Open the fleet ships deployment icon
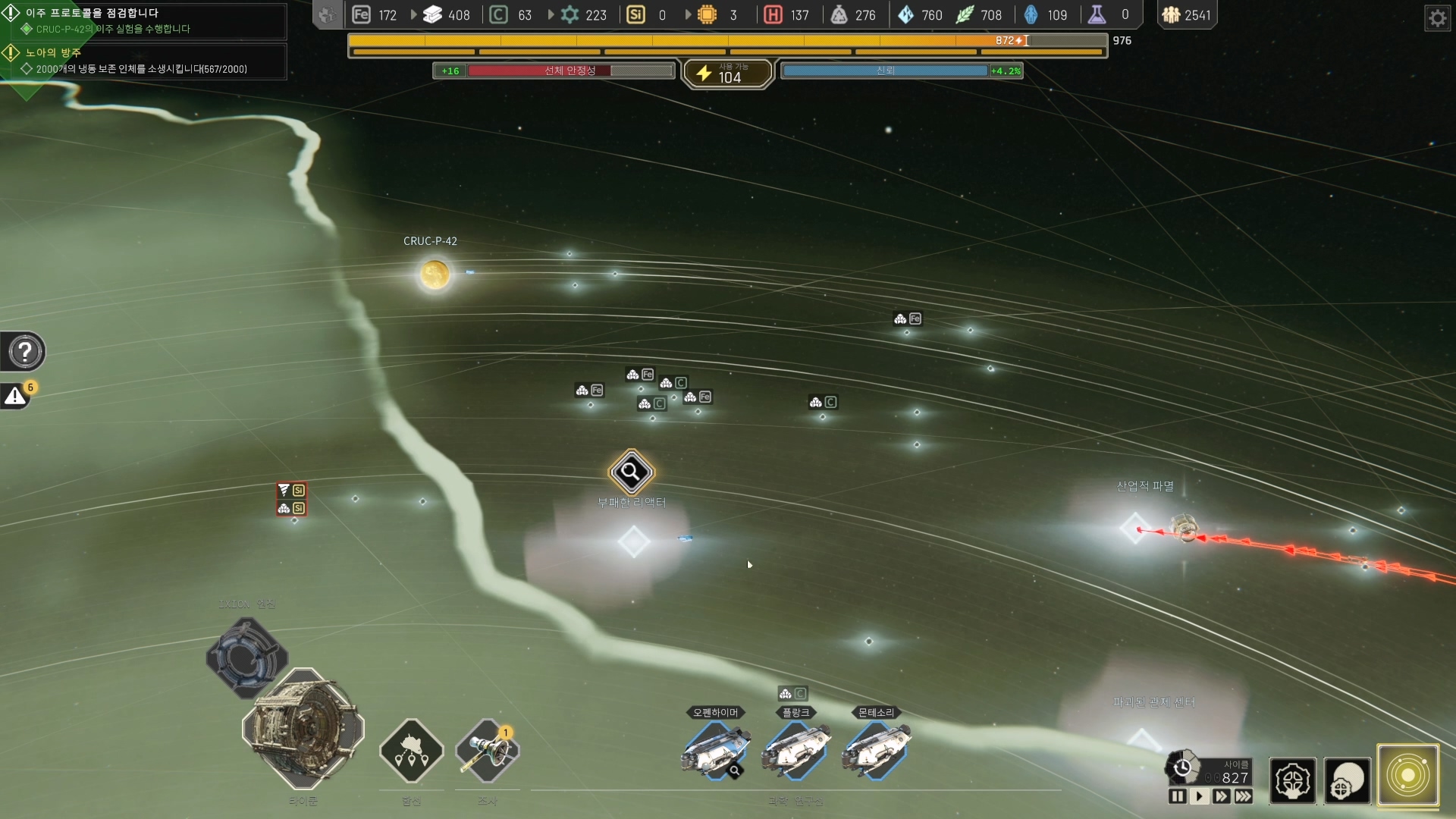The height and width of the screenshot is (819, 1456). coord(411,751)
